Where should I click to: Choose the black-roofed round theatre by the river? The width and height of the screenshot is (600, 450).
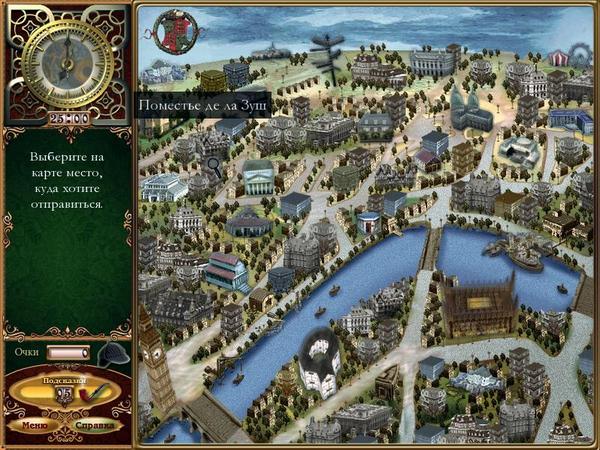click(320, 358)
